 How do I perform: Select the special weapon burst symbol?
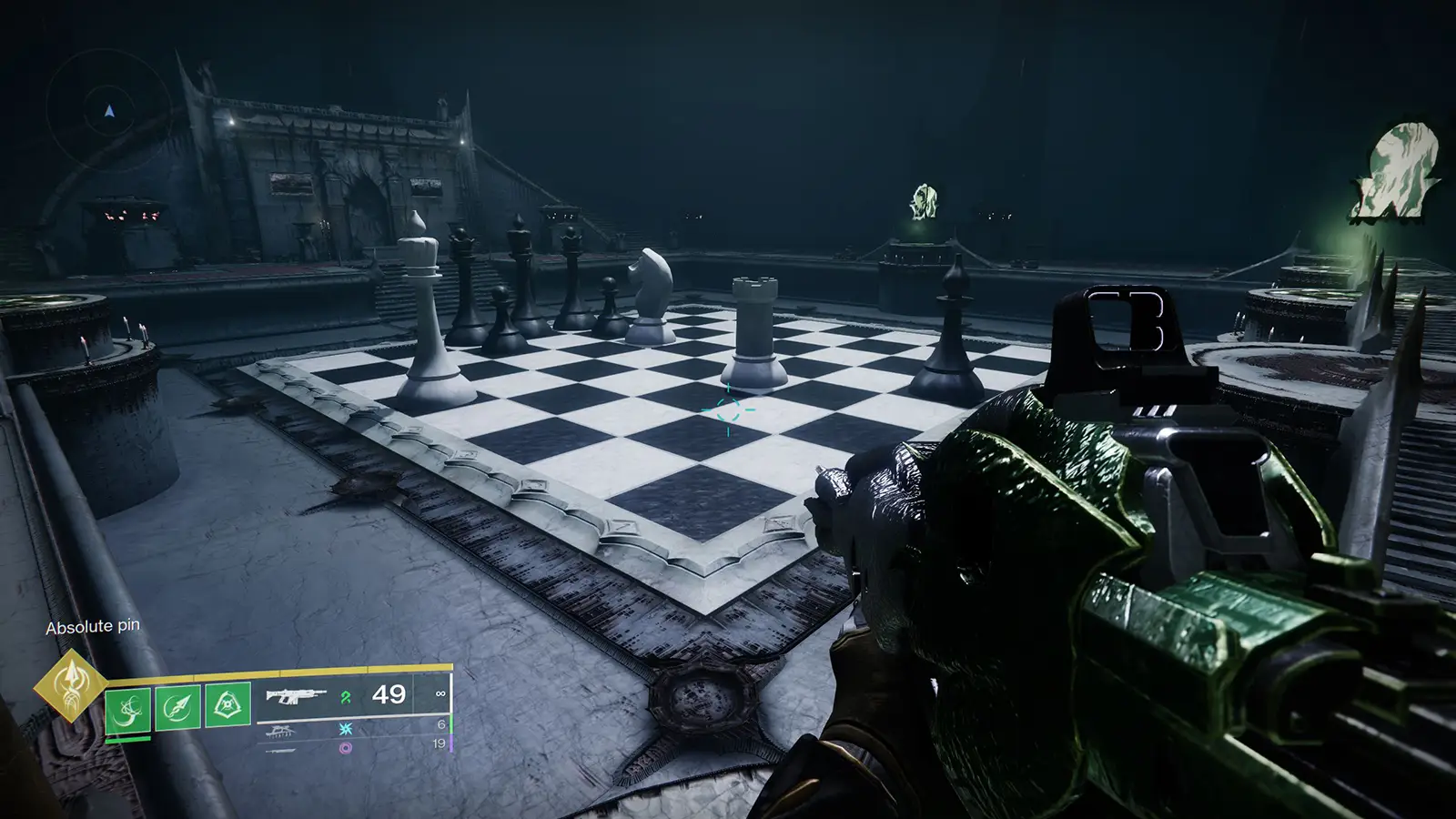click(x=344, y=728)
